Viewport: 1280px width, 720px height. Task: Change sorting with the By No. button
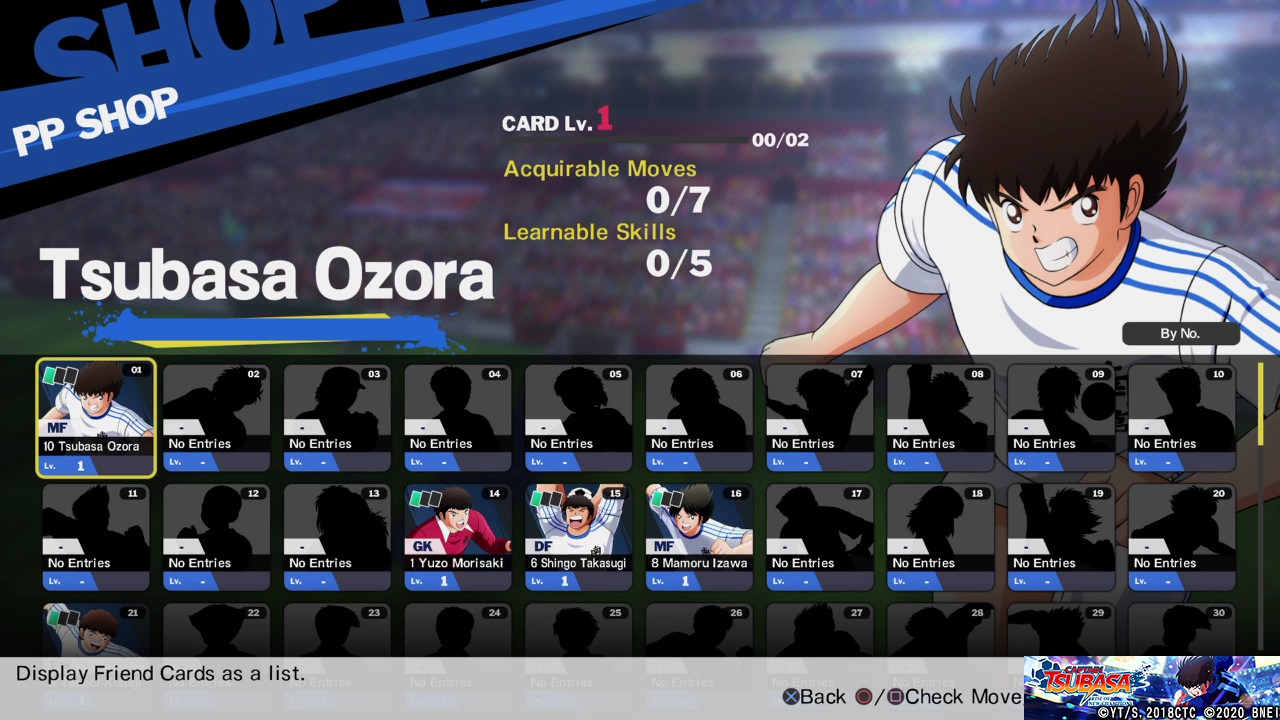pos(1180,334)
